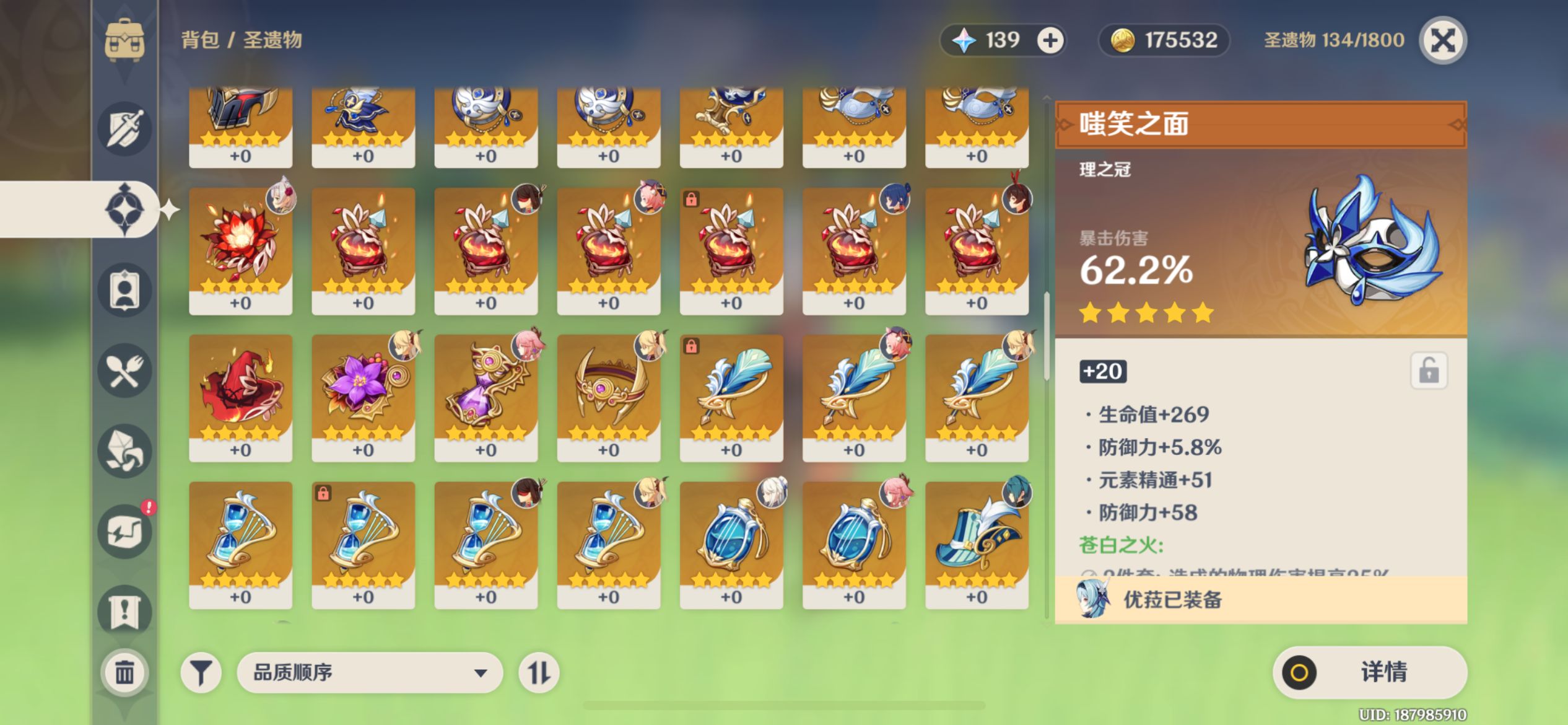Switch to the quest items tab
Viewport: 1568px width, 725px height.
[x=124, y=612]
